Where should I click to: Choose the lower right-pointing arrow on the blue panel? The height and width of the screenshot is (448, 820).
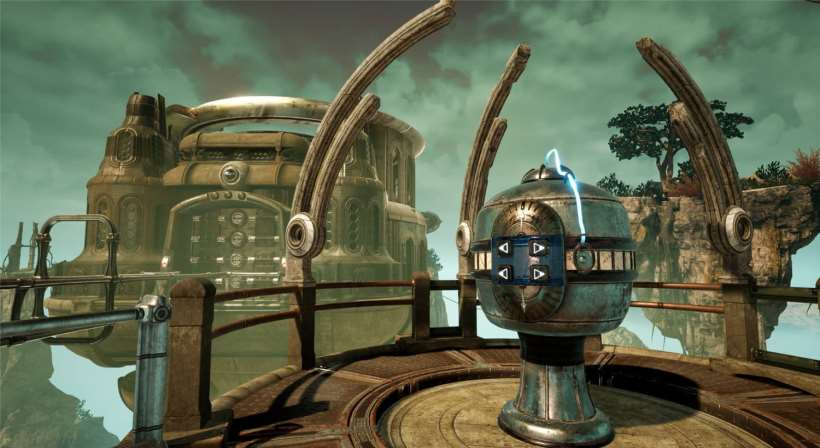538,272
